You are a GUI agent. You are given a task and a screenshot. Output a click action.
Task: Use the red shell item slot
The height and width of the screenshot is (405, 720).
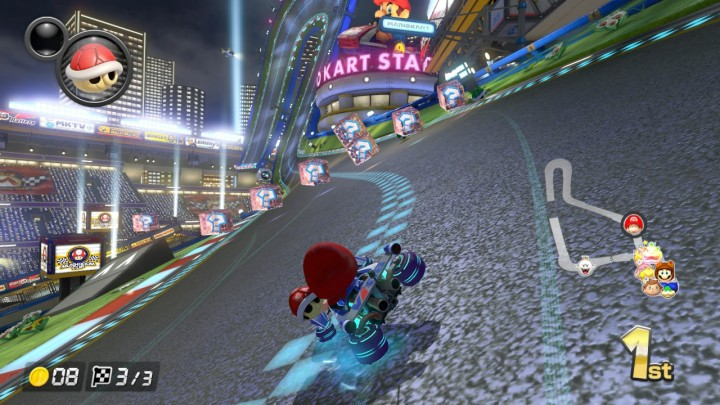click(93, 67)
